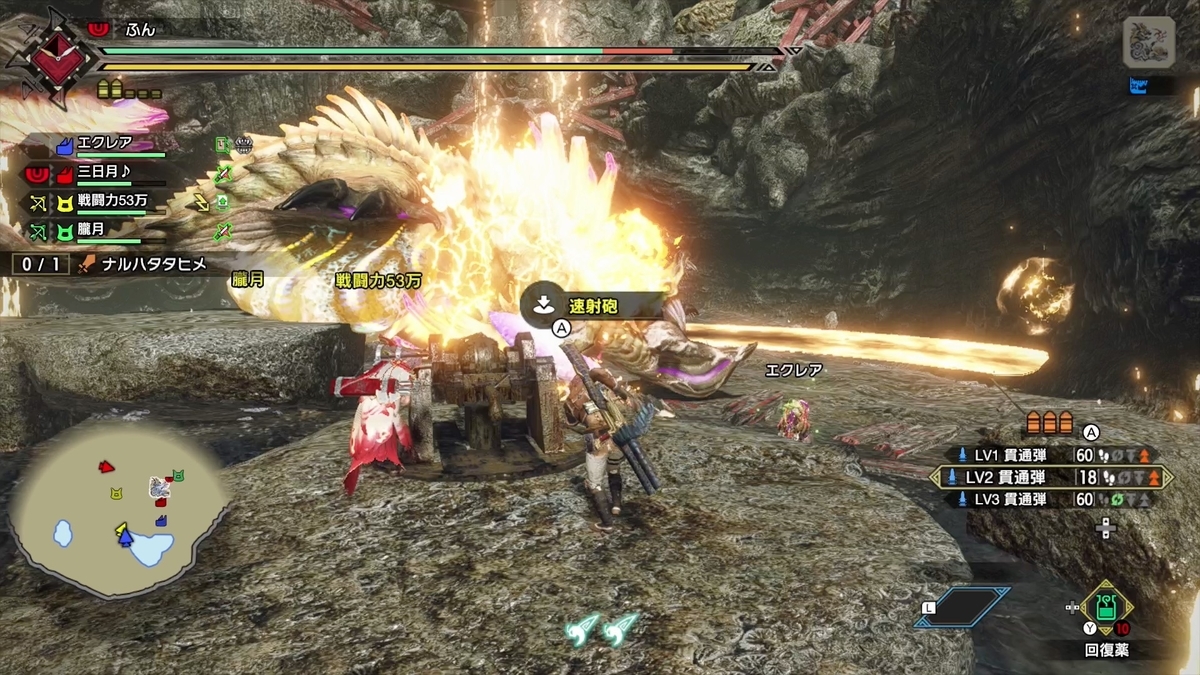Click the monster target icon
Image resolution: width=1200 pixels, height=675 pixels.
(x=1147, y=44)
